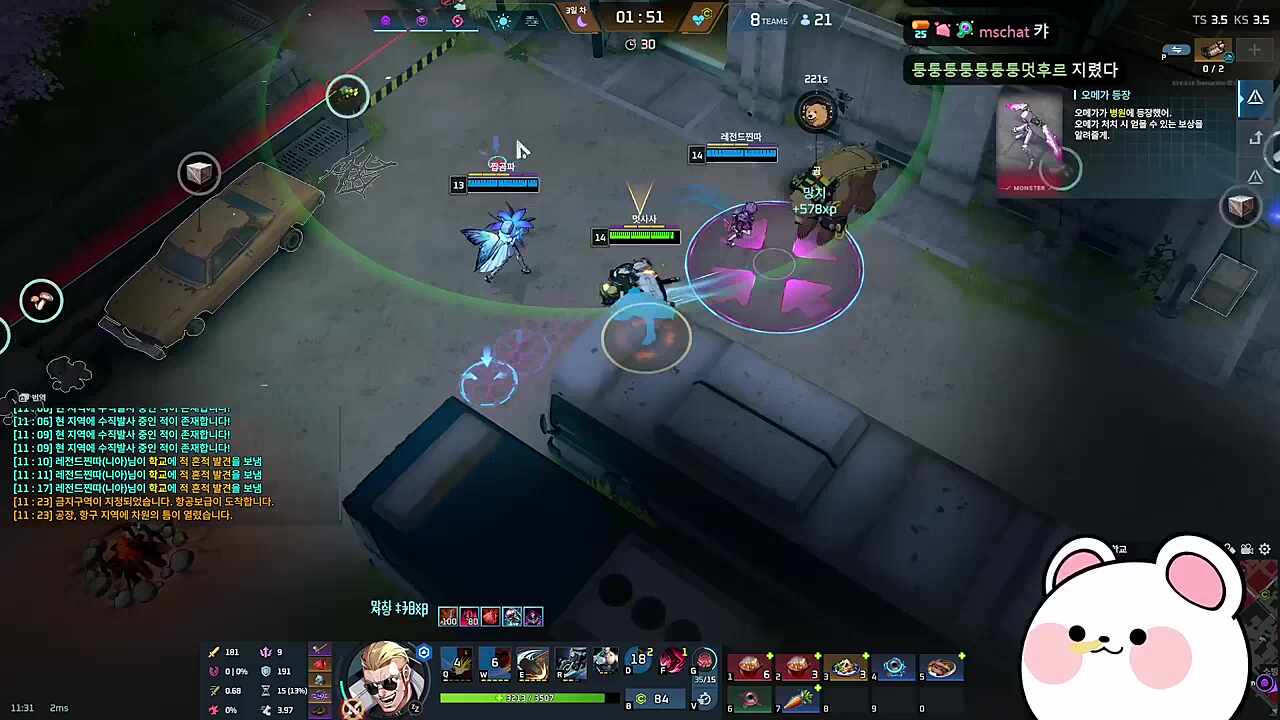Viewport: 1280px width, 720px height.
Task: Activate the W skill icon
Action: pyautogui.click(x=494, y=663)
